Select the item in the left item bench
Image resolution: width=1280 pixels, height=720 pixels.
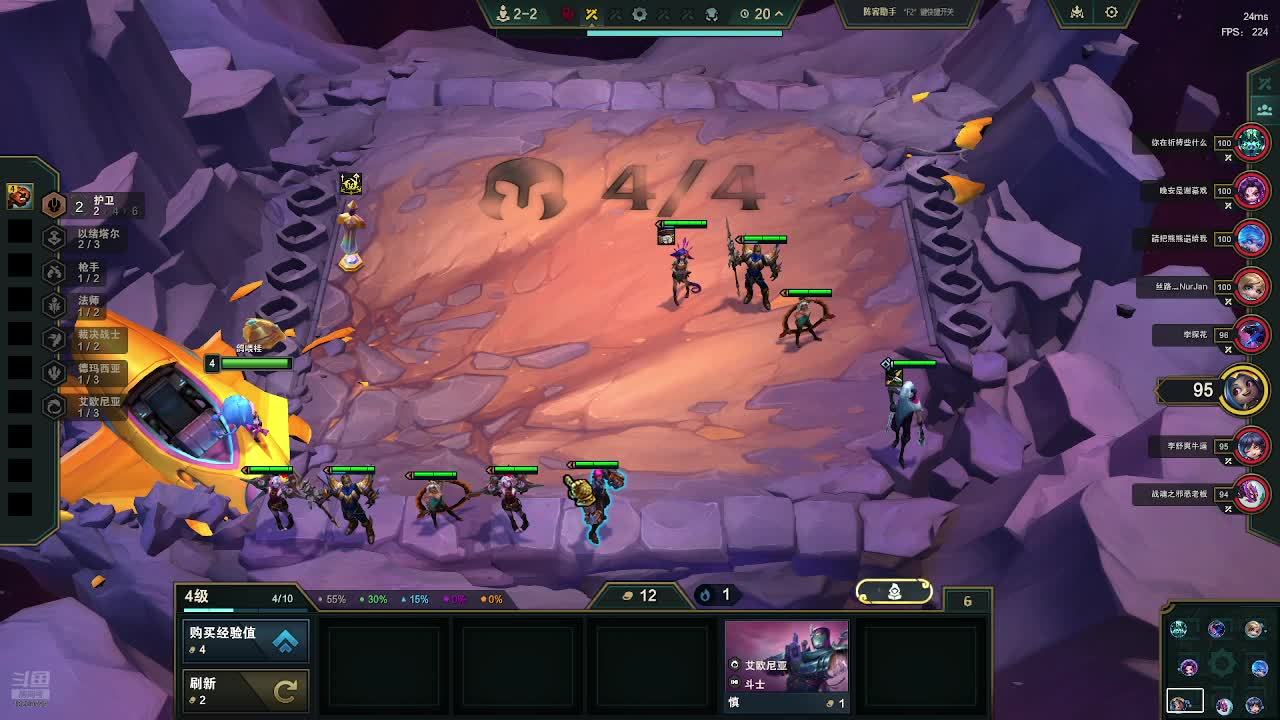19,197
